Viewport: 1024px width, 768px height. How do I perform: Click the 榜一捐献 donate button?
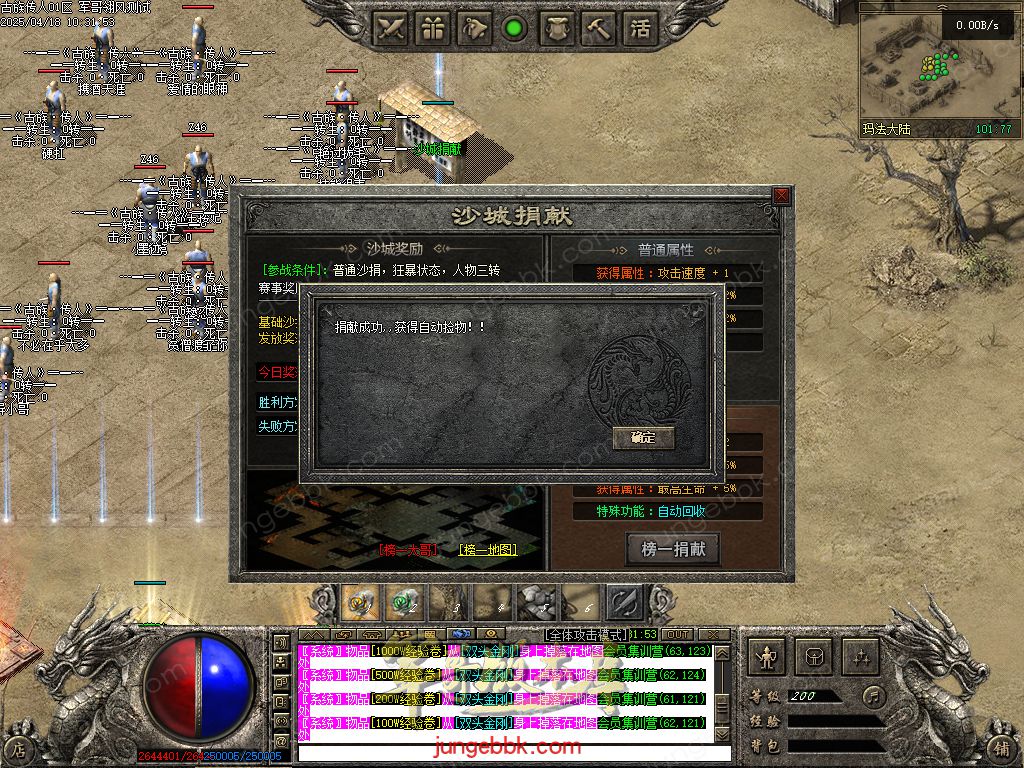[x=673, y=549]
